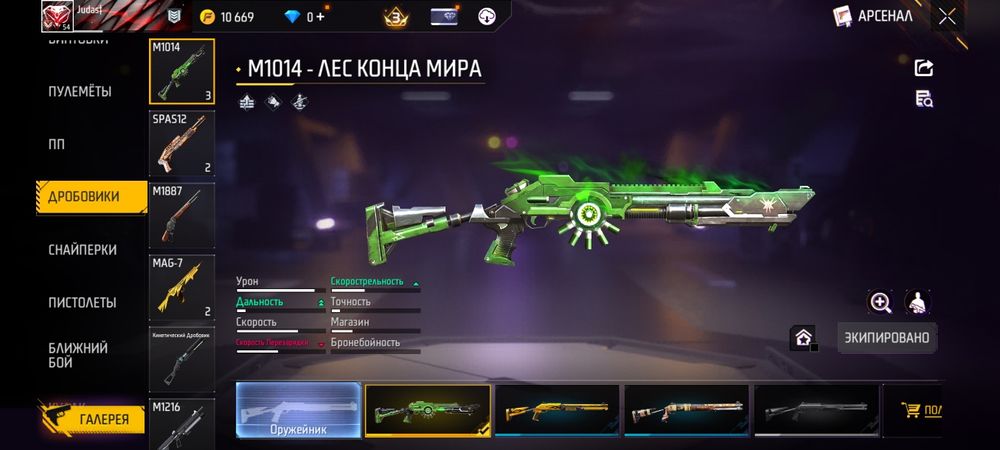Switch to the ПИСТОЛЕТЫ category
Viewport: 1000px width, 450px height.
coord(82,302)
